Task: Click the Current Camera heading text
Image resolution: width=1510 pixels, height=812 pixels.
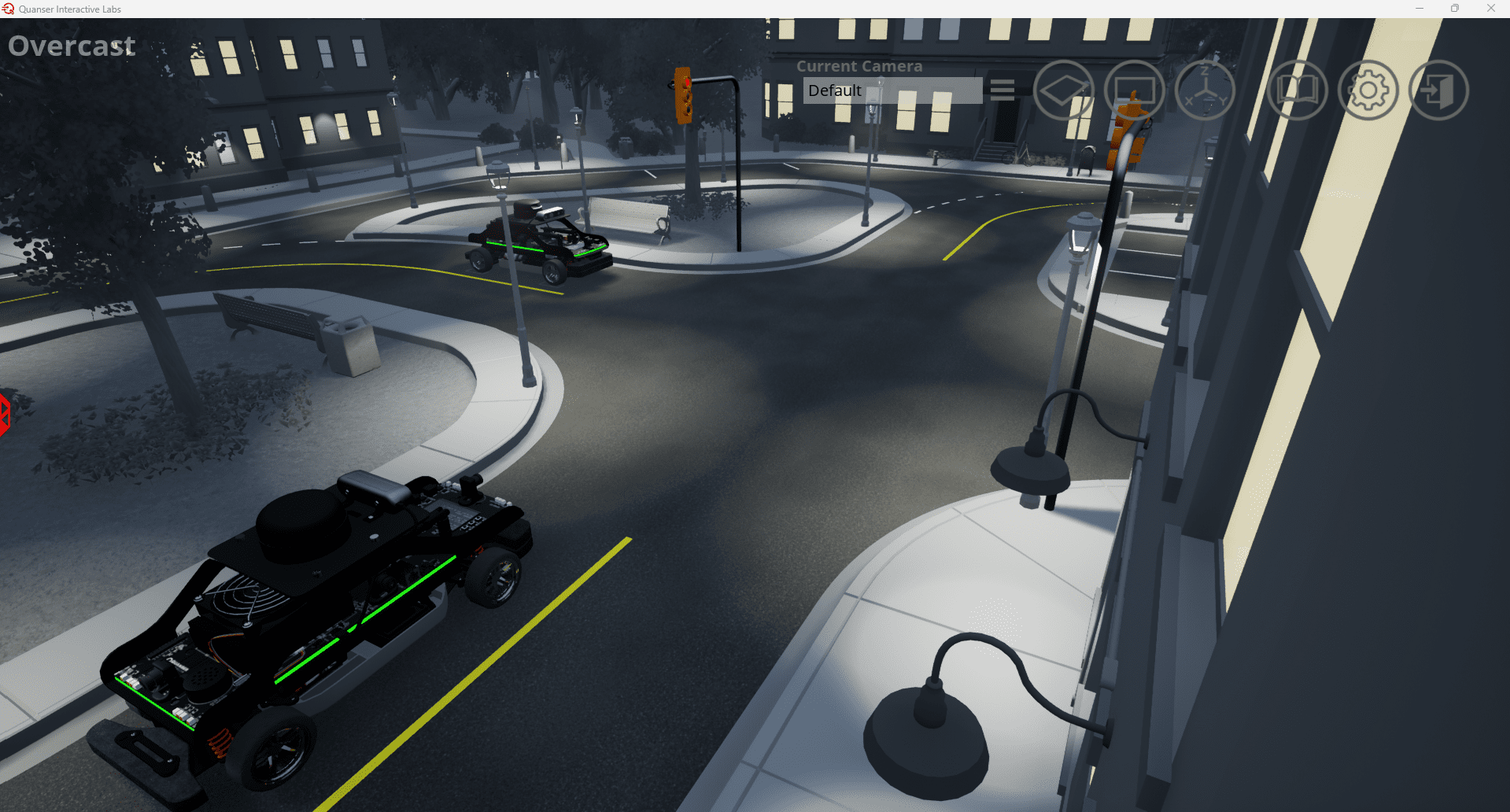Action: 859,66
